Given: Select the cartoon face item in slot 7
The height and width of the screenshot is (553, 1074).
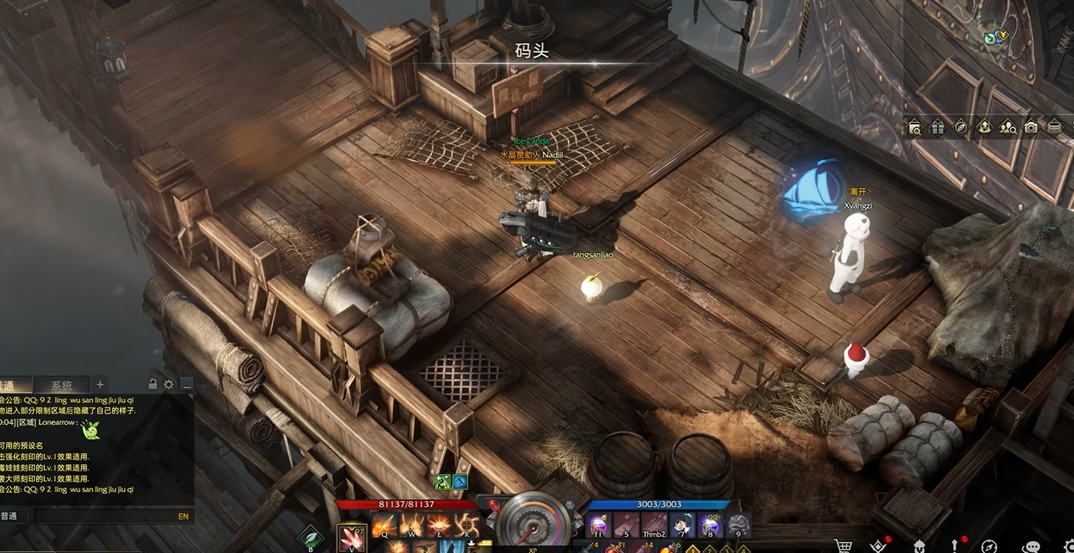Looking at the screenshot, I should pos(682,525).
